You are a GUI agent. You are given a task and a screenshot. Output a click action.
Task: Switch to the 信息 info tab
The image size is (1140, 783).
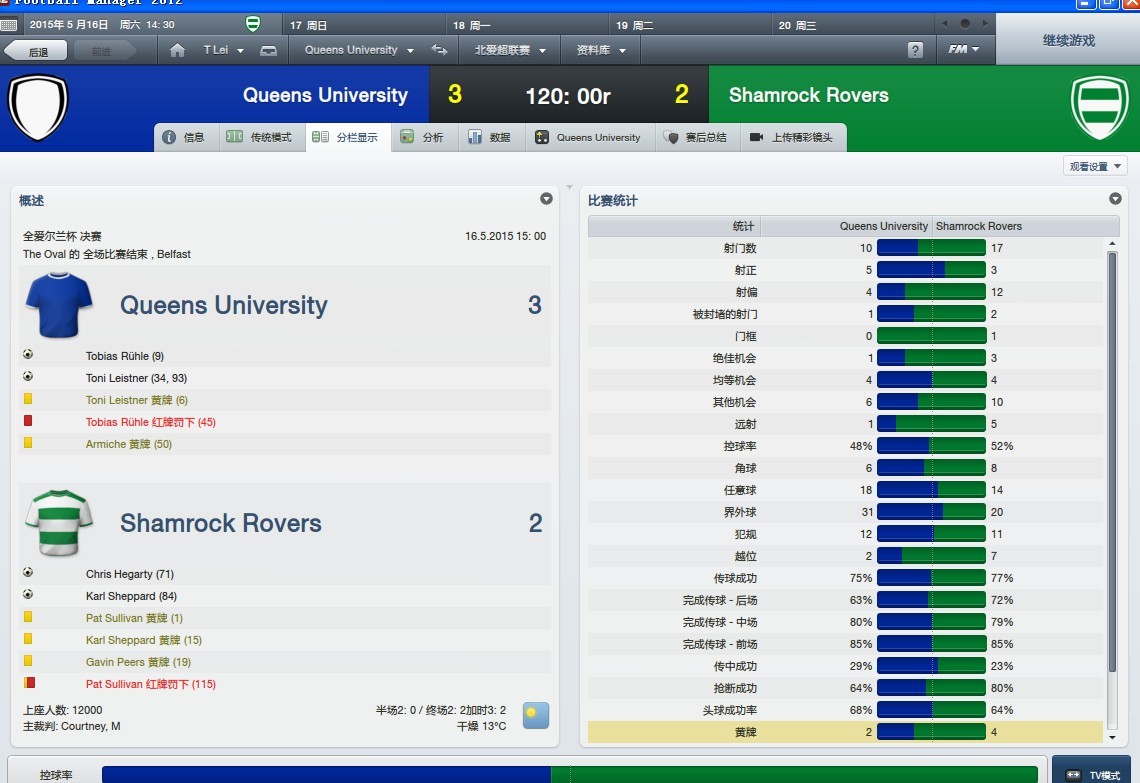tap(186, 138)
